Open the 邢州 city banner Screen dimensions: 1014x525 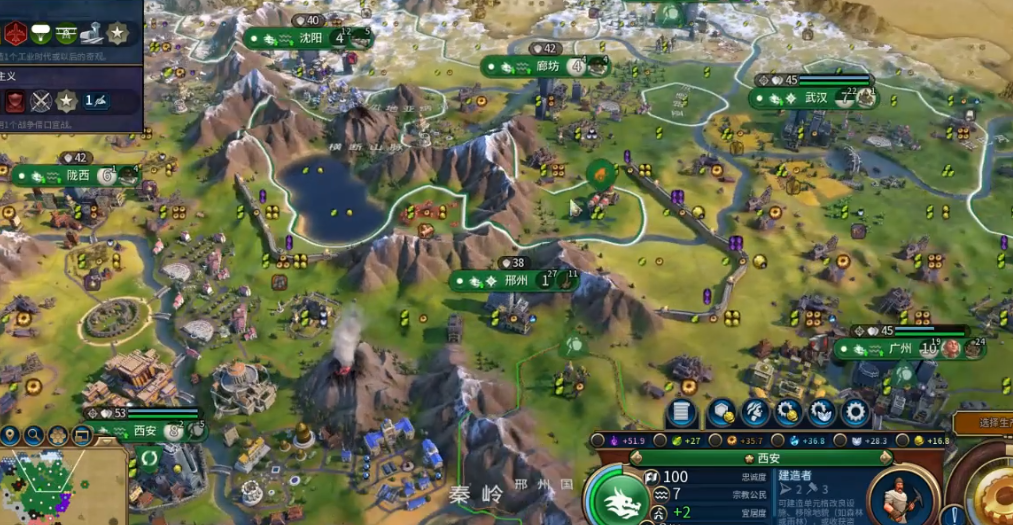516,281
